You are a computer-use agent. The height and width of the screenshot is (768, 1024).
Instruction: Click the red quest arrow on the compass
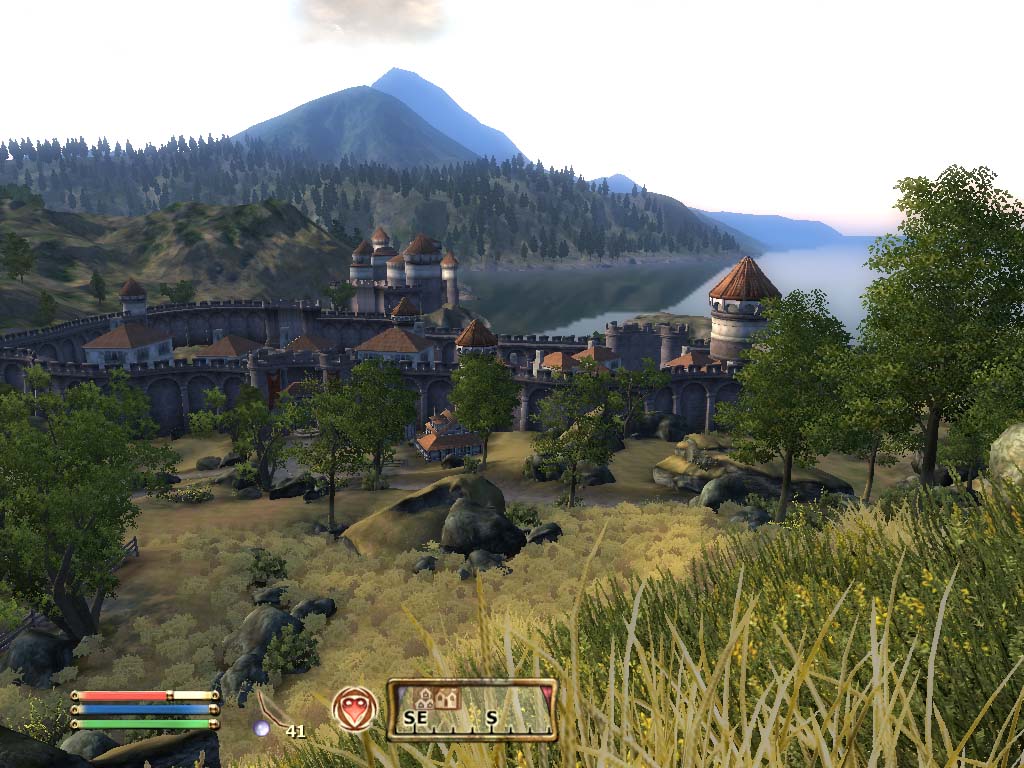point(546,691)
